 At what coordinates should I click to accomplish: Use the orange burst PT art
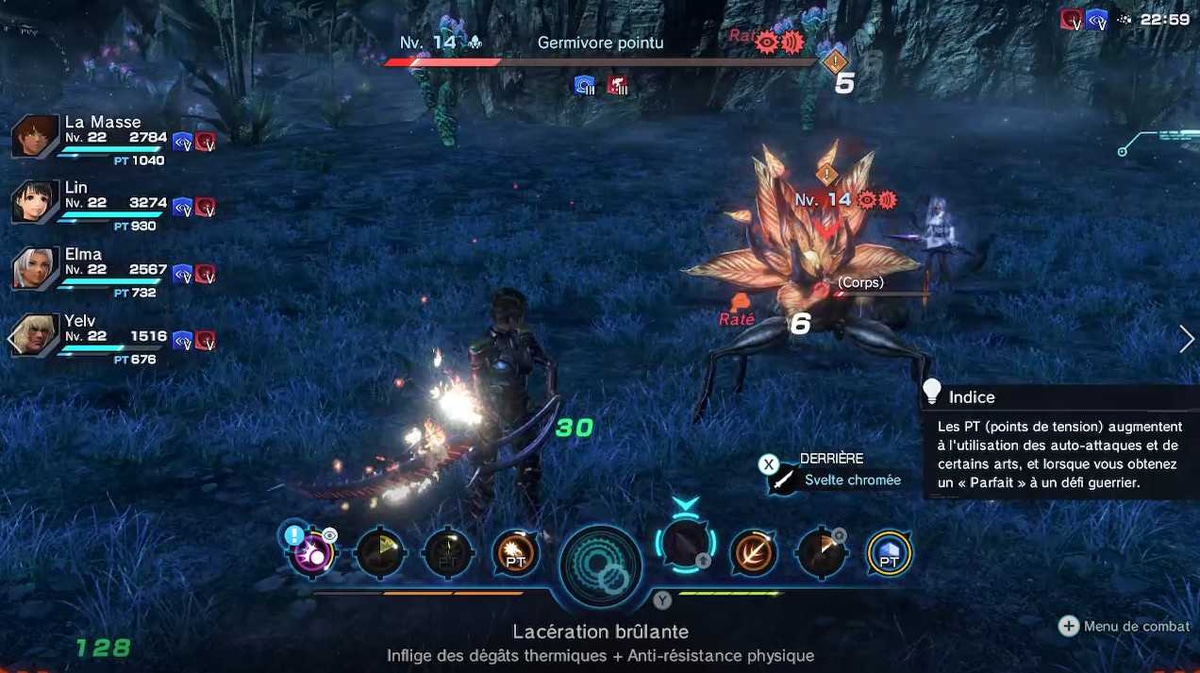coord(516,553)
